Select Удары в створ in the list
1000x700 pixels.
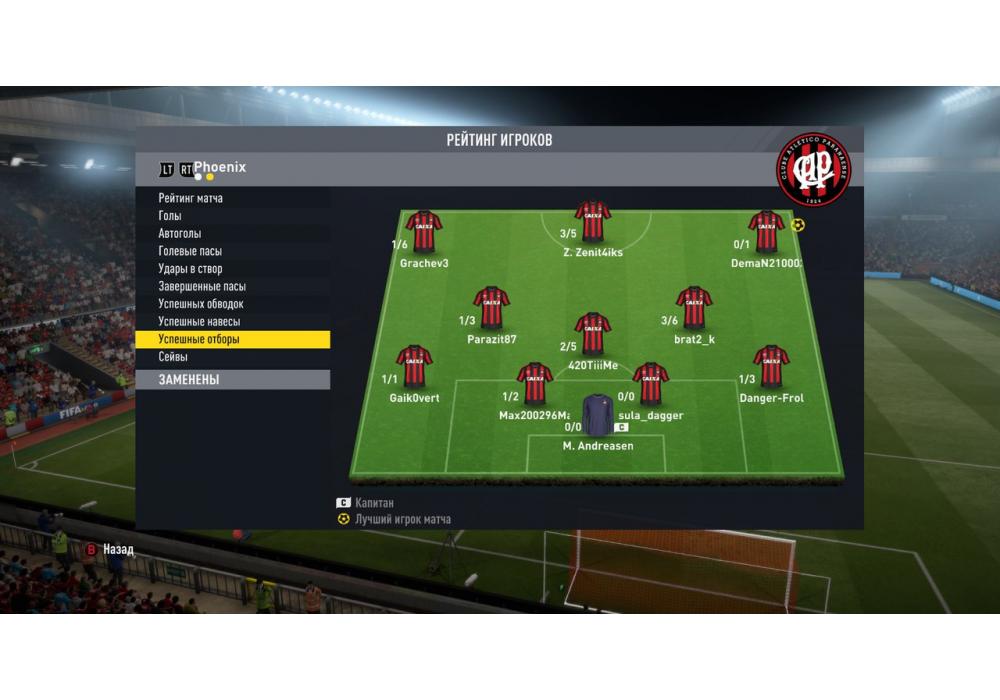[190, 269]
